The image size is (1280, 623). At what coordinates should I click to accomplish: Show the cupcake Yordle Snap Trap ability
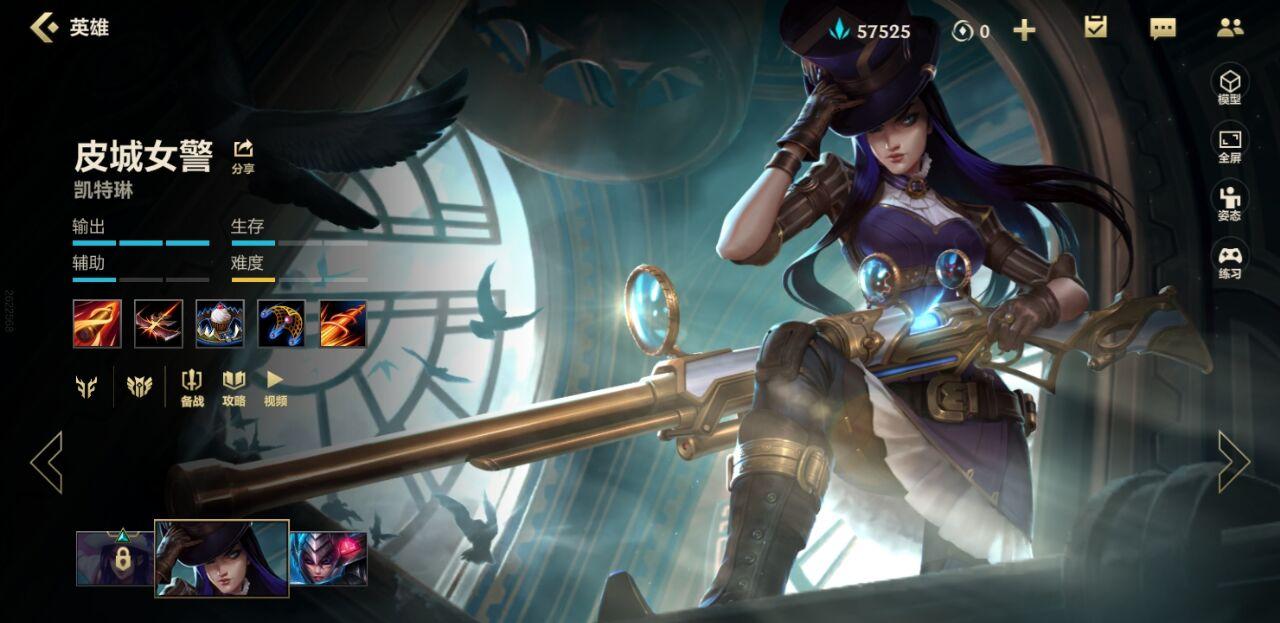(x=220, y=324)
